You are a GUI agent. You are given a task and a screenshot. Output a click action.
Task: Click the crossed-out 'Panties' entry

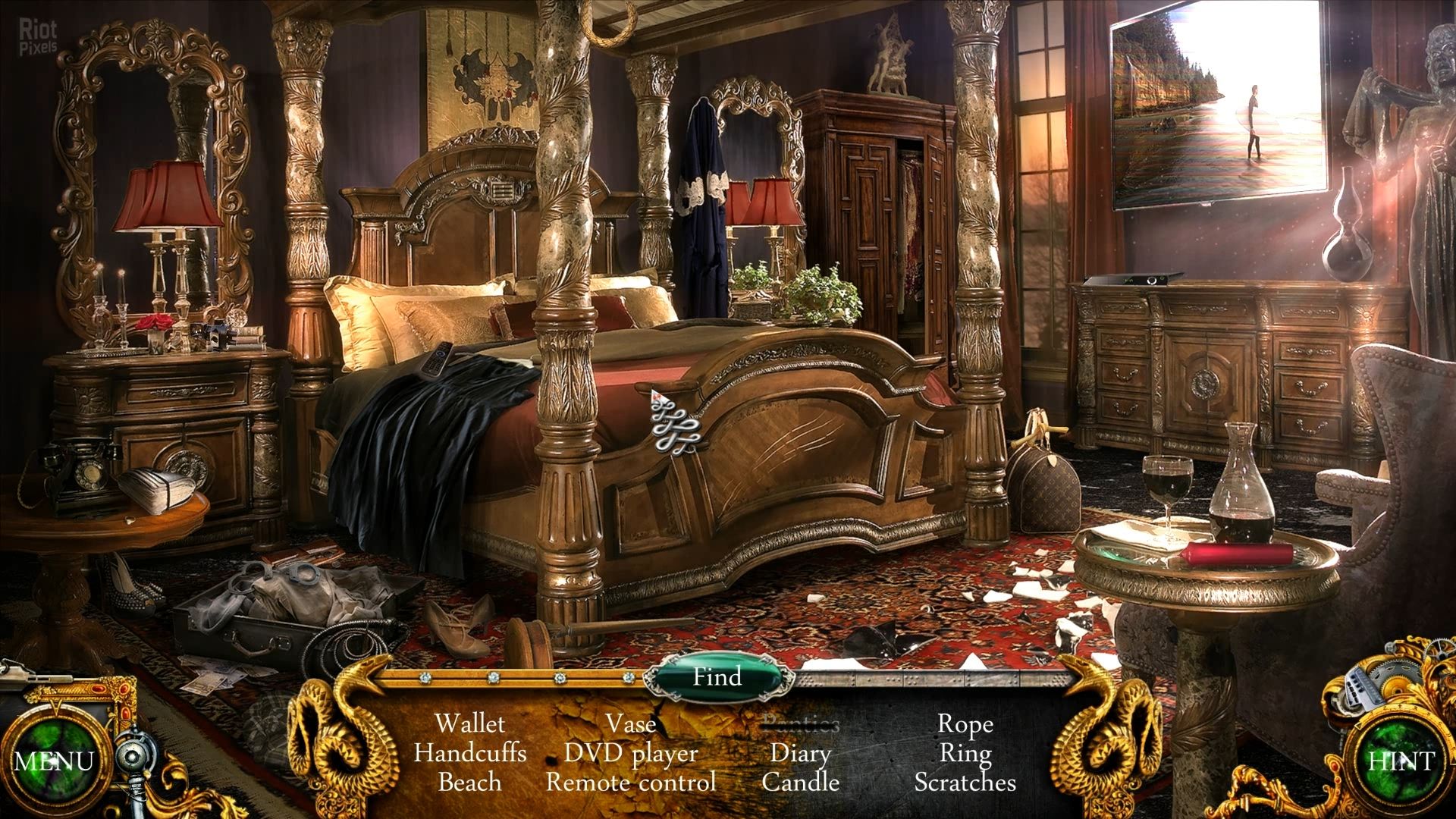800,723
